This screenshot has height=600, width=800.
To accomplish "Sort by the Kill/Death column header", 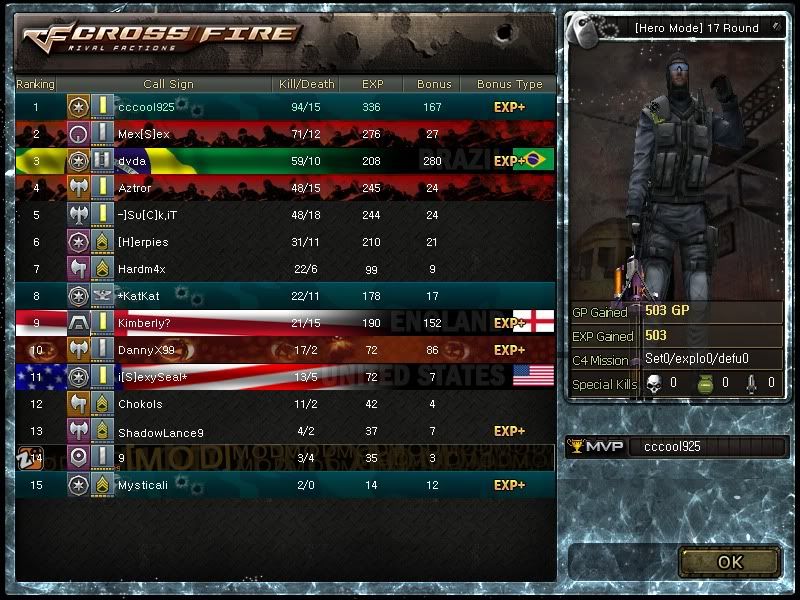I will click(x=305, y=84).
